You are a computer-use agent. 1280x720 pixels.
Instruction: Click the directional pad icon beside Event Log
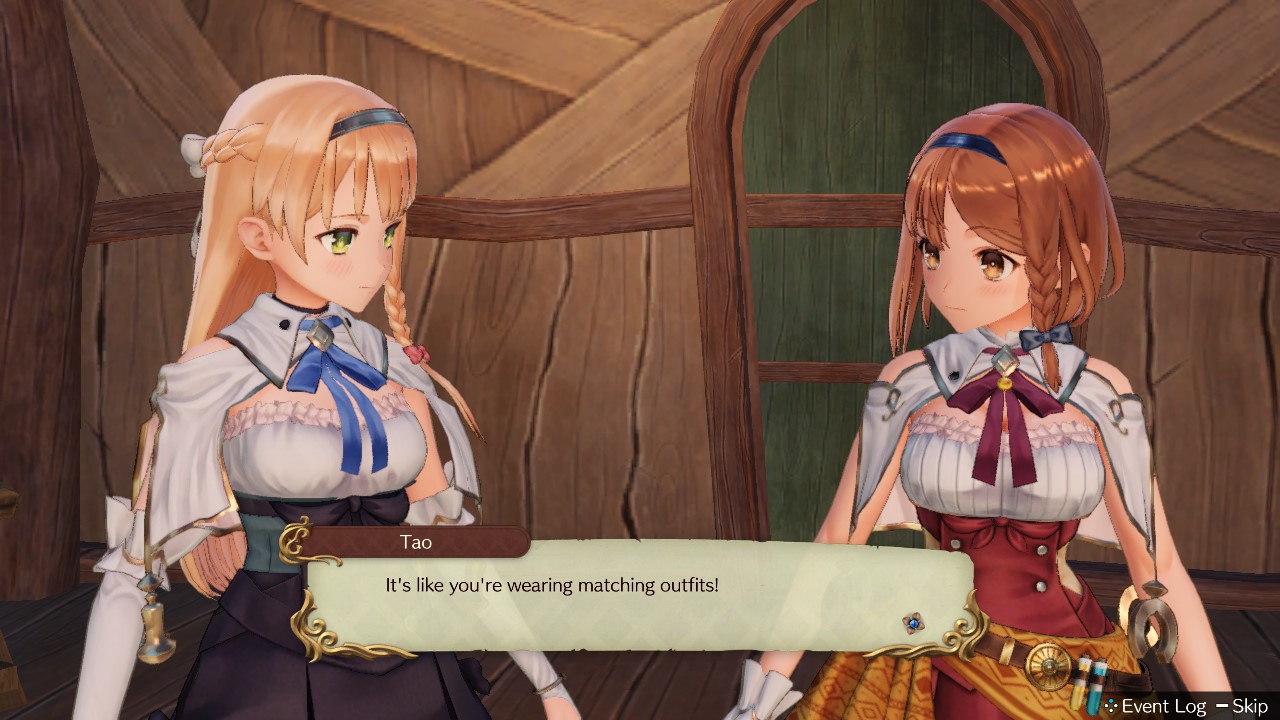click(x=1110, y=705)
